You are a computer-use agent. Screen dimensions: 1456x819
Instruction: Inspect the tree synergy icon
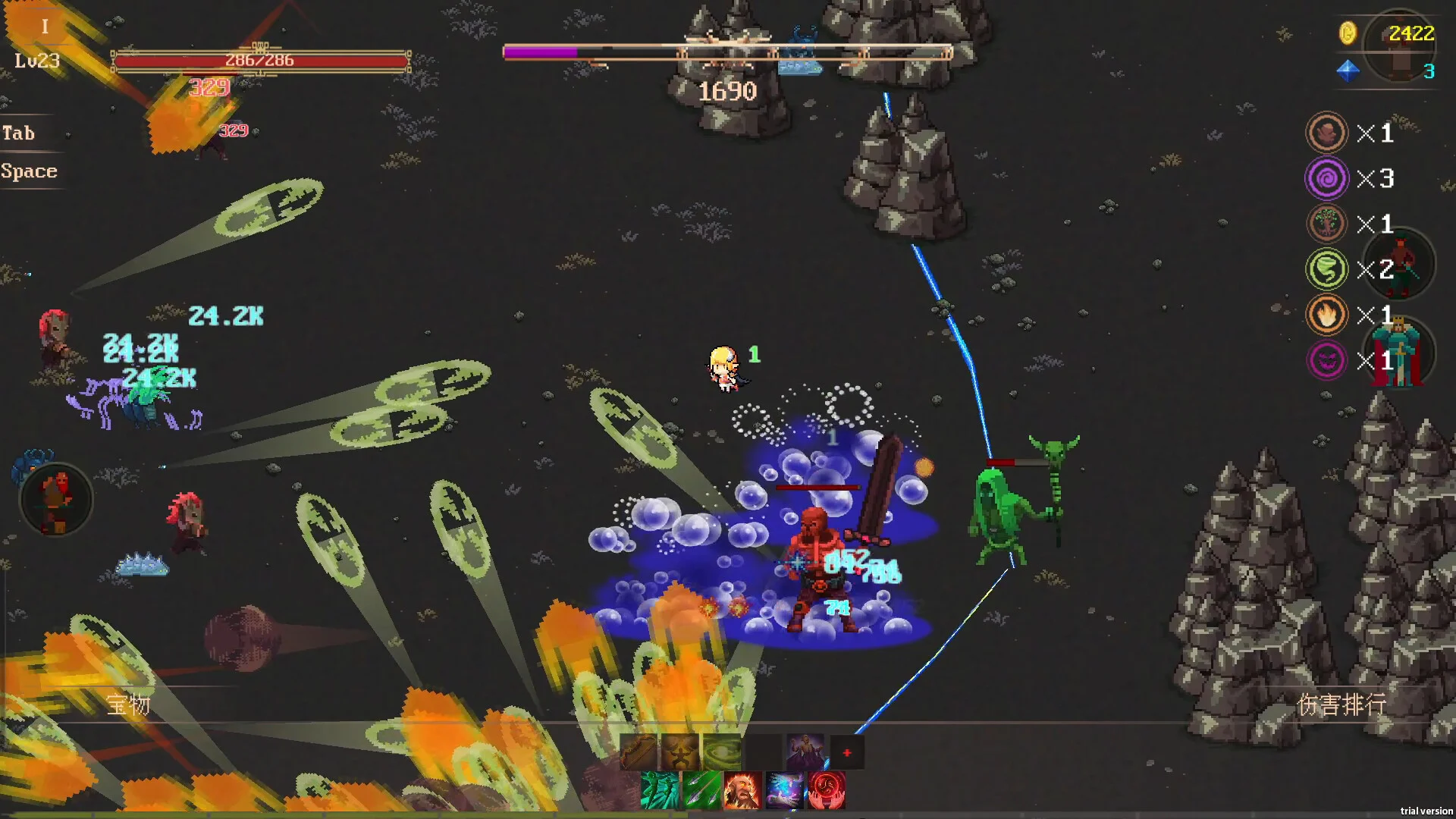tap(1326, 224)
